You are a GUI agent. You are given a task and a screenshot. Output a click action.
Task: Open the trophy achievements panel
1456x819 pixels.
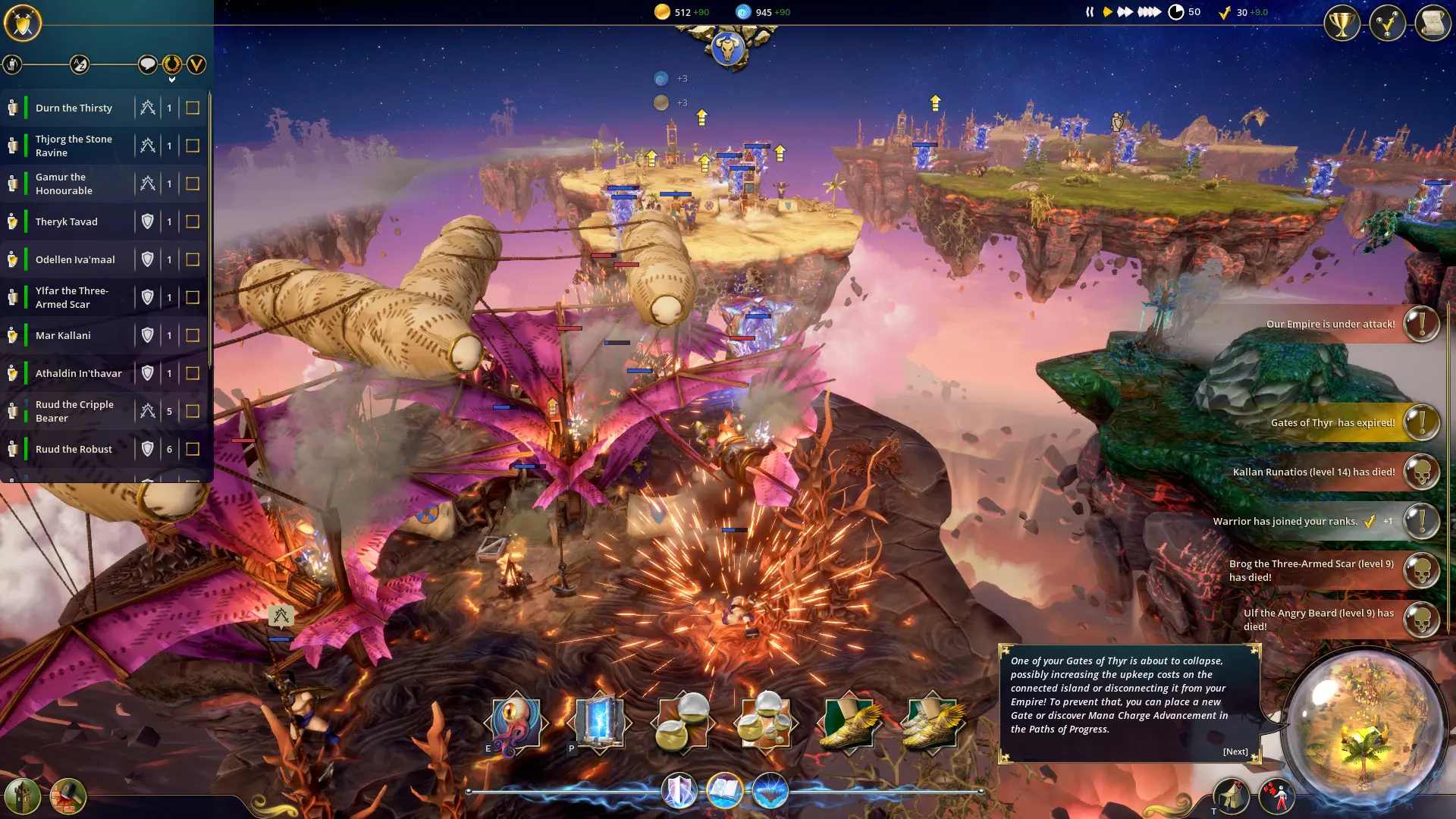[1341, 24]
